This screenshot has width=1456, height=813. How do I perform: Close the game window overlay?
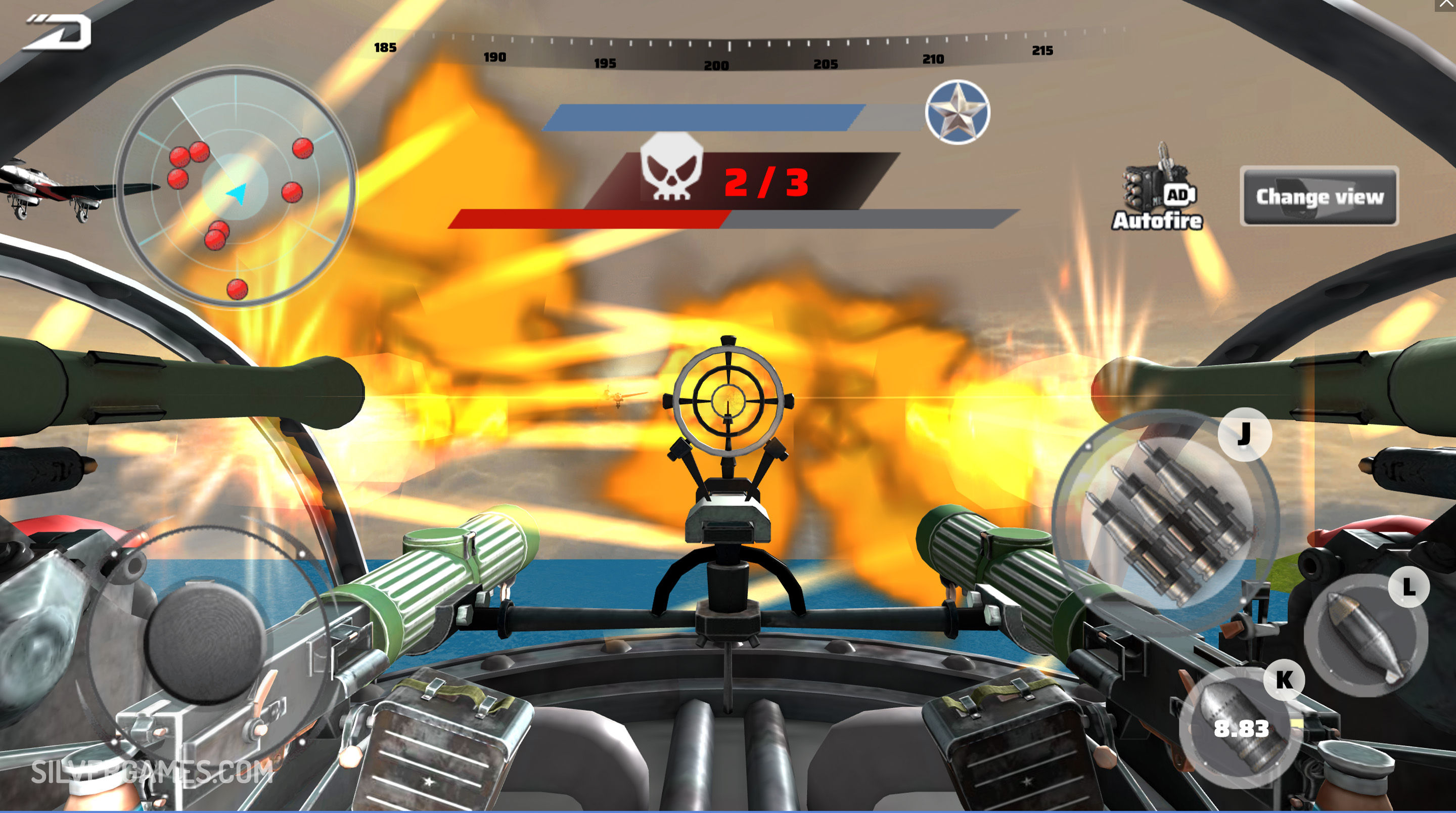point(1447,5)
